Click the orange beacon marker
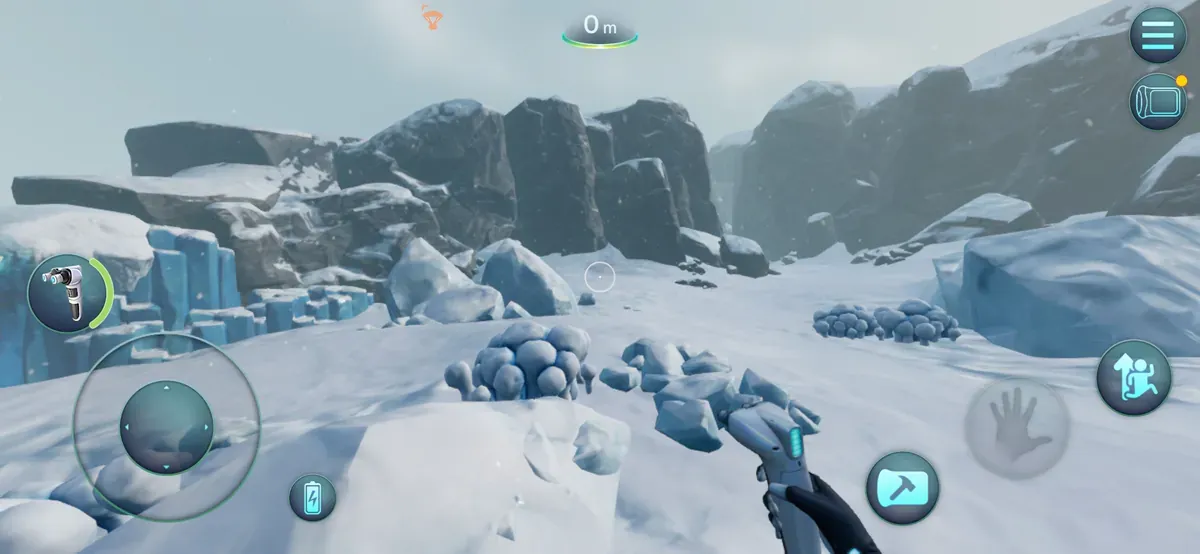Viewport: 1200px width, 554px height. point(432,16)
